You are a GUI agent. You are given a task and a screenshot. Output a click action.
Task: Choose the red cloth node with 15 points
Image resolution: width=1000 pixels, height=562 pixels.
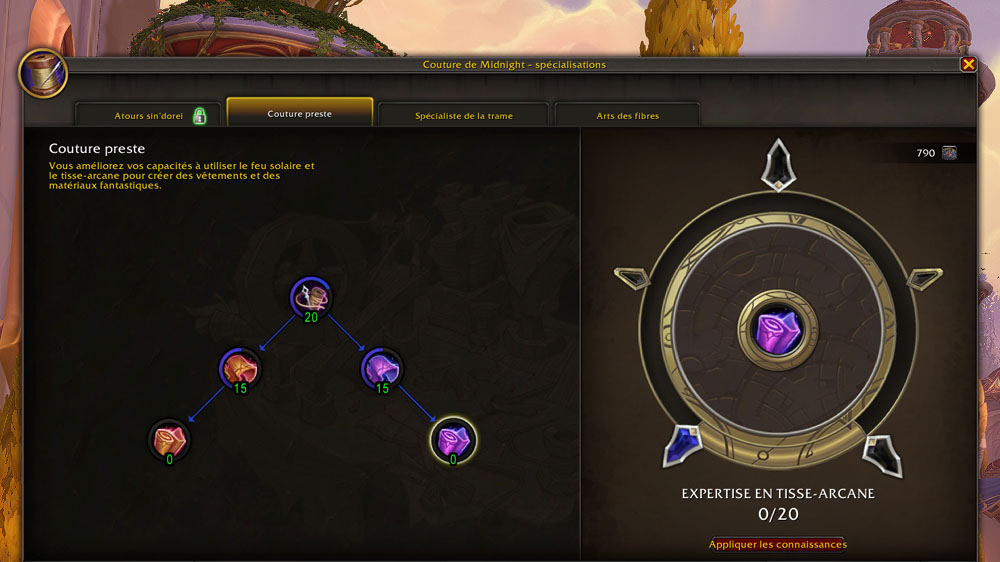[x=240, y=368]
